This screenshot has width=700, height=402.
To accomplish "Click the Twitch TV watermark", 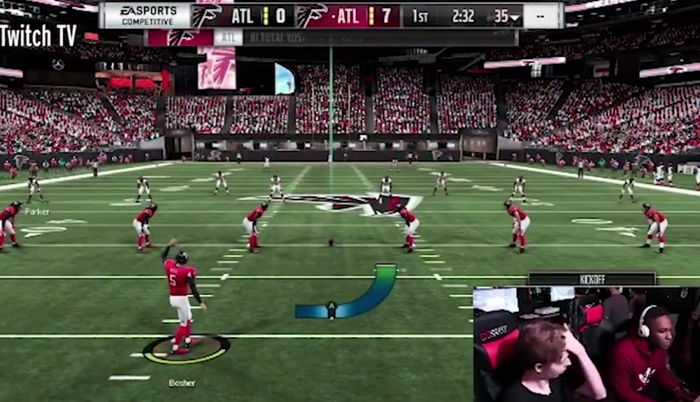I will tap(38, 35).
